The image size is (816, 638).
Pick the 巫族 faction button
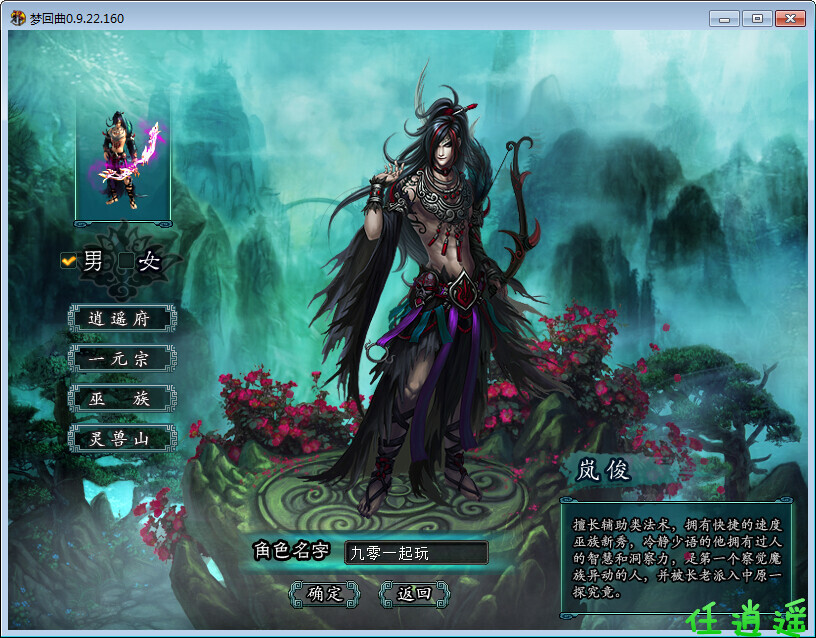click(122, 399)
